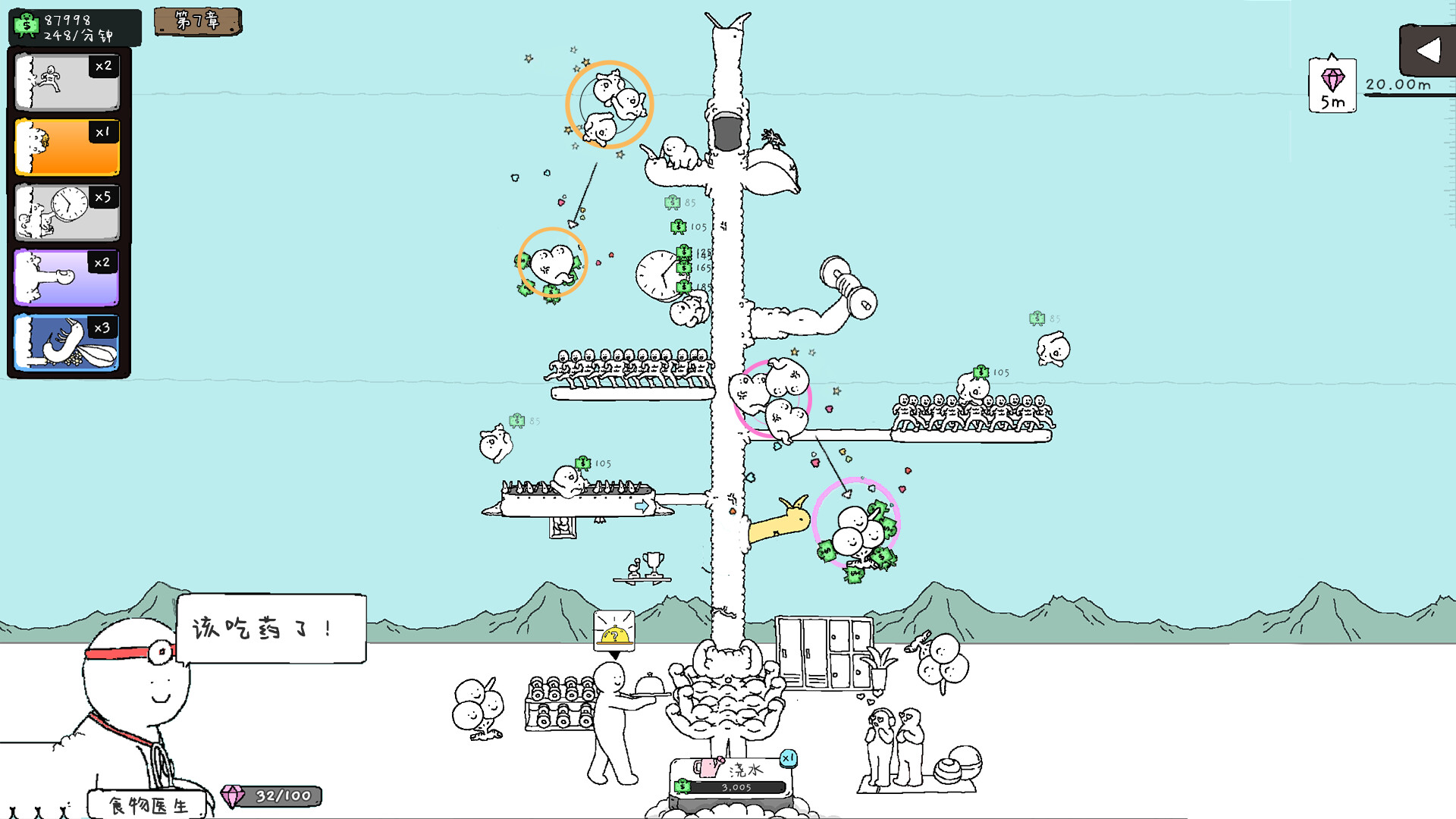Collect the 85 money bag near the tower top
The height and width of the screenshot is (819, 1456).
tap(672, 202)
